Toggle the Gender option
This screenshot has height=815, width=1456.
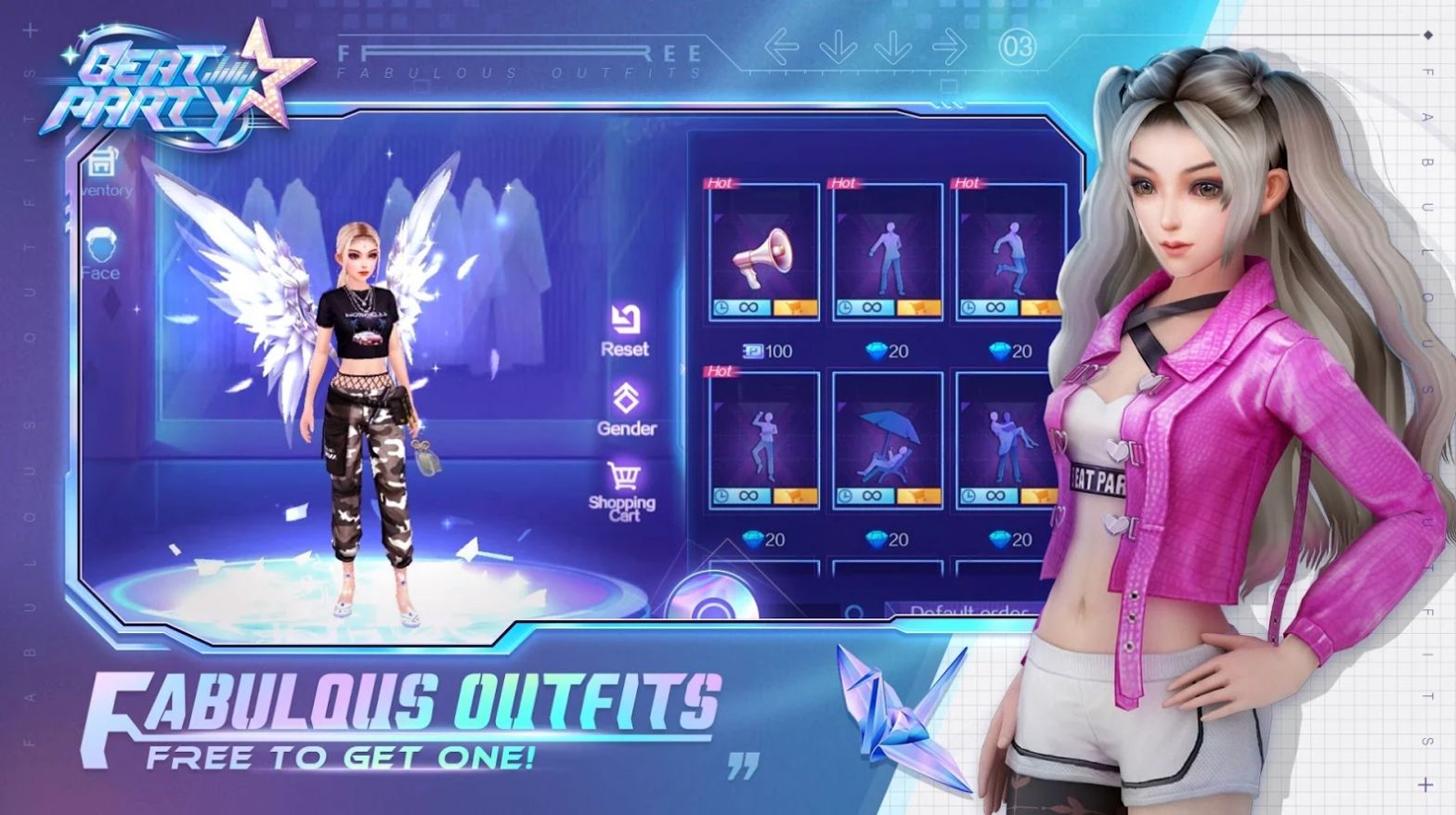626,409
